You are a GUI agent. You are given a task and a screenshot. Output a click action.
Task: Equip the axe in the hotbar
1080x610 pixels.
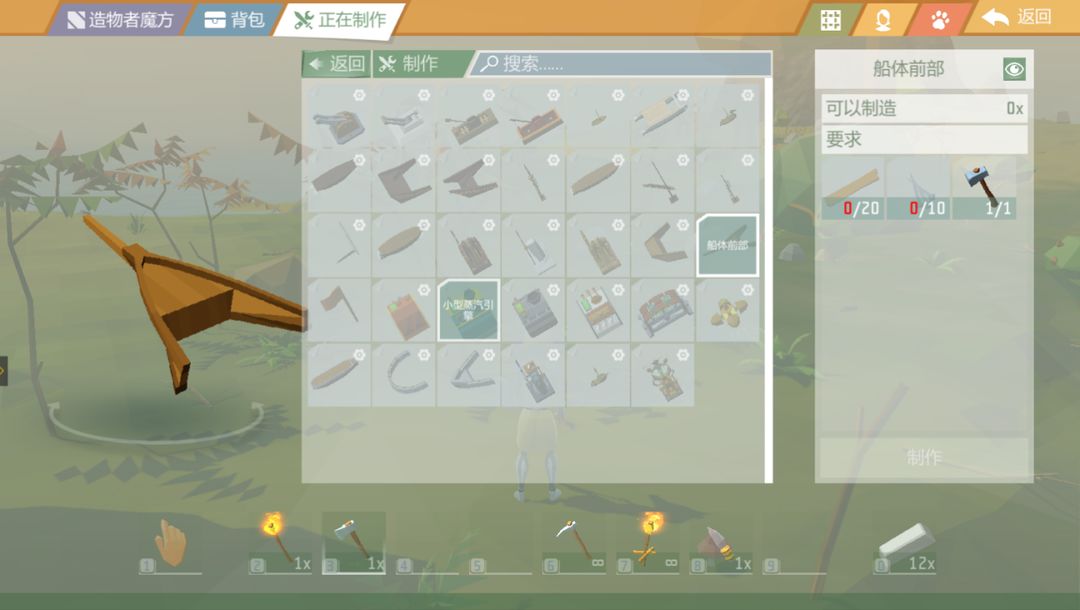click(353, 542)
